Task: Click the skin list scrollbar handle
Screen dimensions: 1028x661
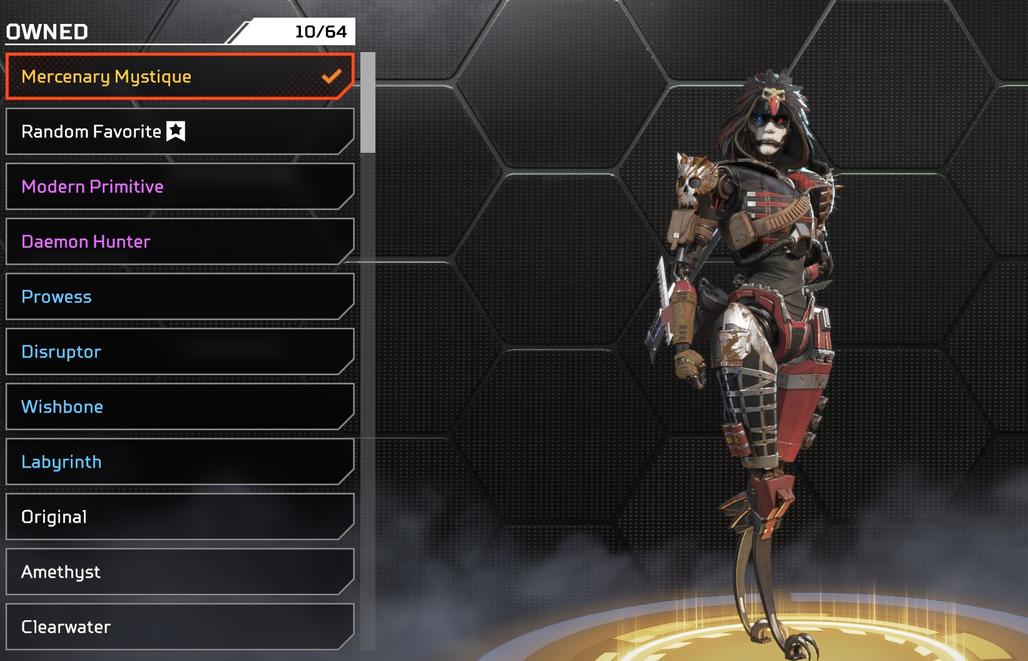Action: (x=368, y=102)
